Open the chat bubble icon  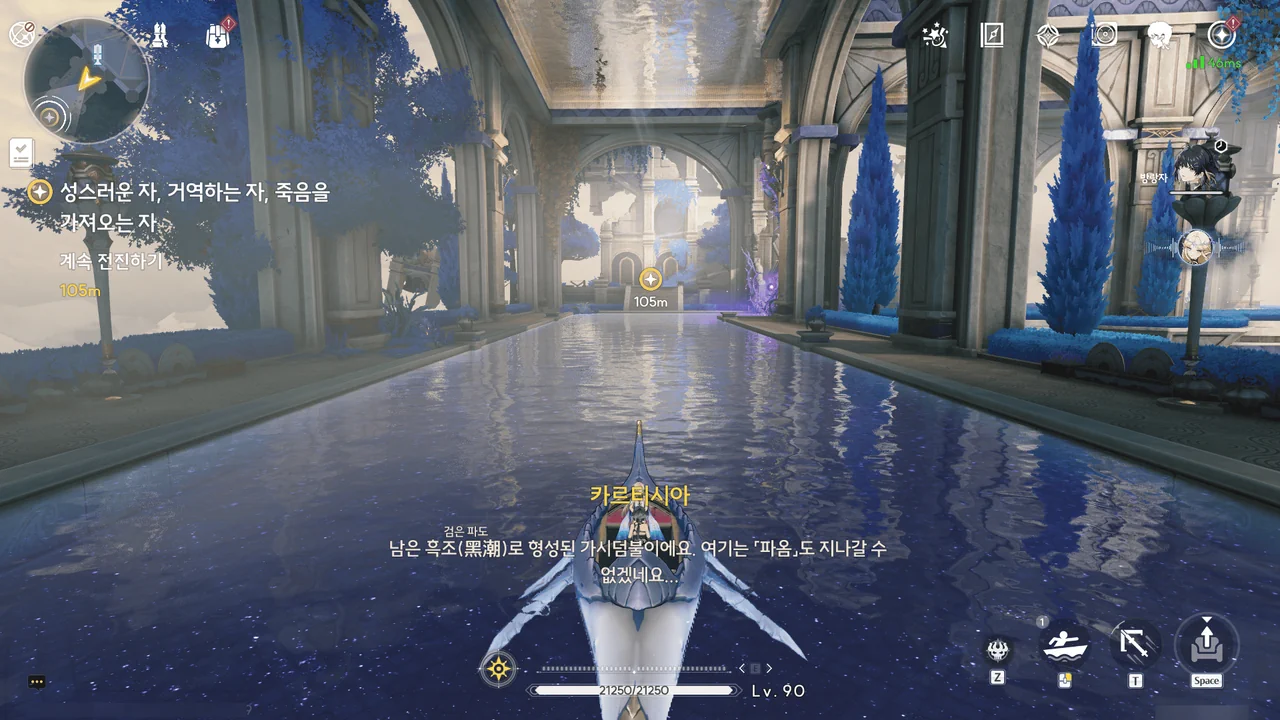point(37,682)
